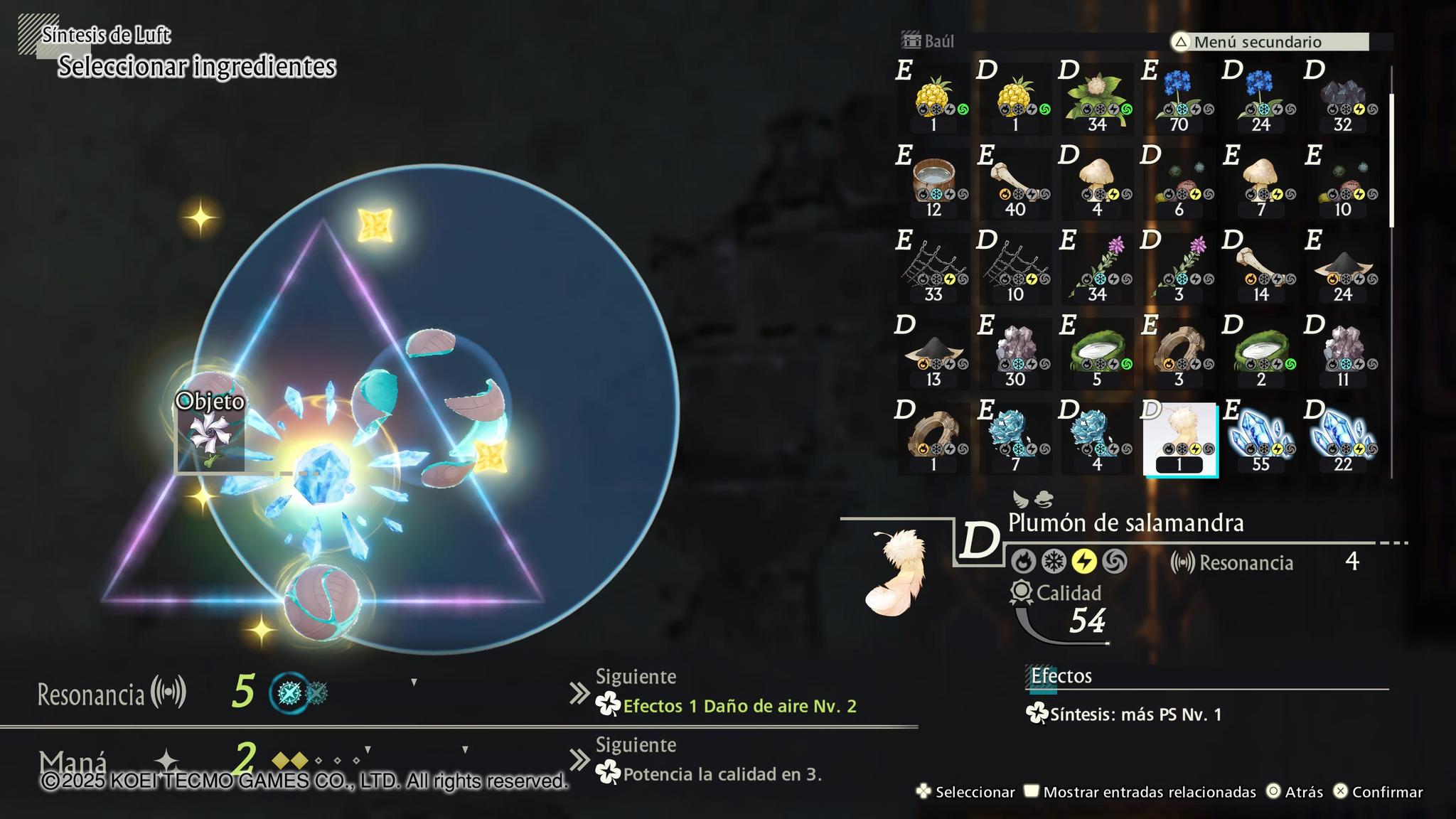
Task: Select the grade D mushroom stack of 4
Action: (x=1097, y=183)
